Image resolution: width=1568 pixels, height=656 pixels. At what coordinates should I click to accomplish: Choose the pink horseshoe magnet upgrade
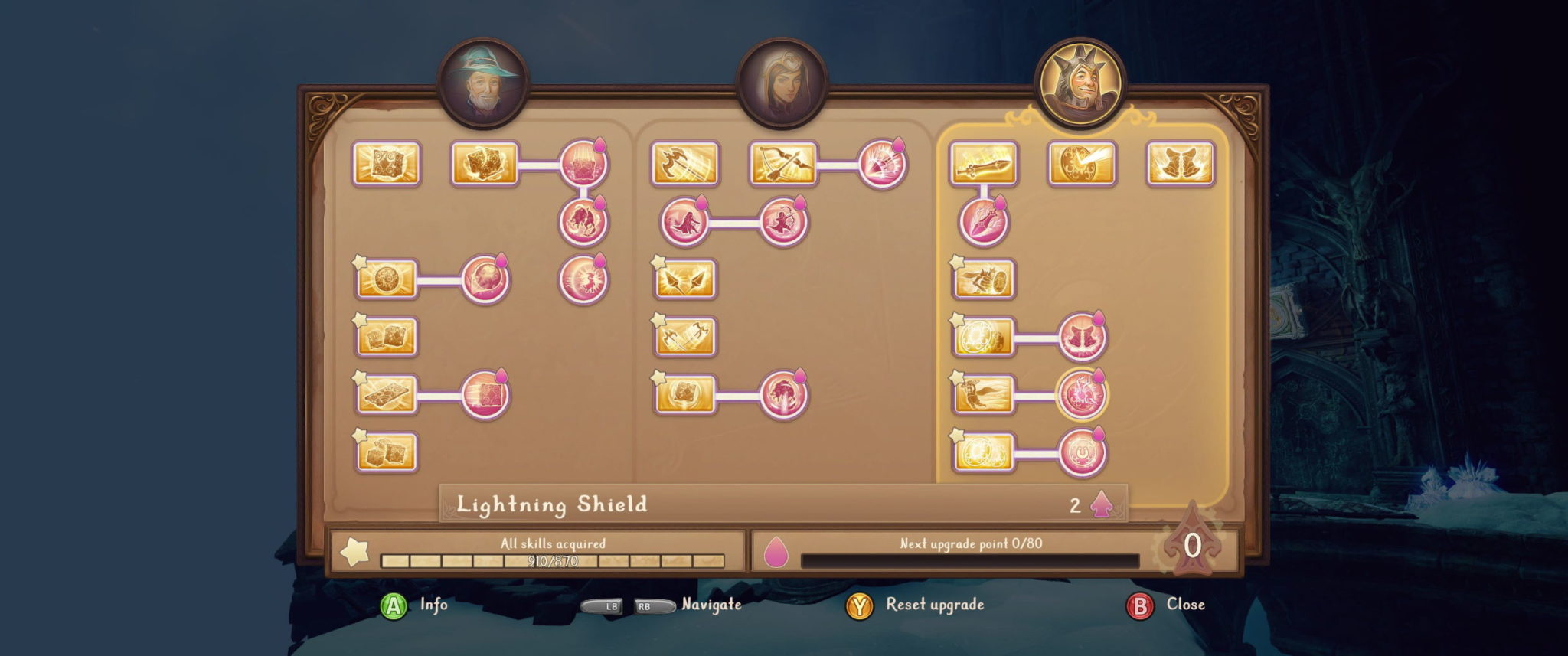pos(1081,452)
